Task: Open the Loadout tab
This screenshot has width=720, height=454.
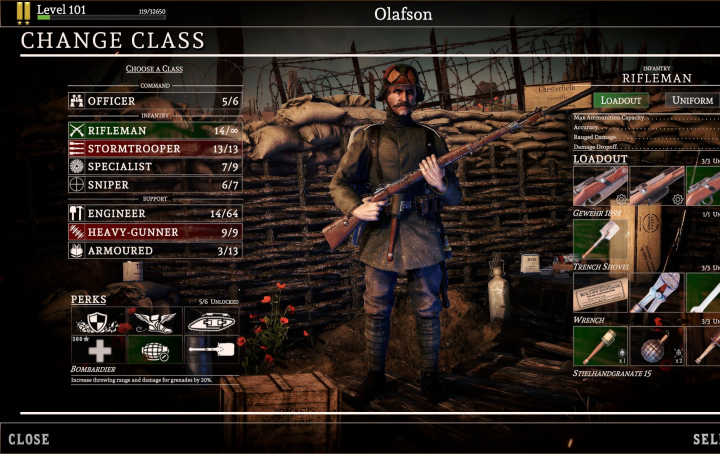Action: click(x=620, y=101)
